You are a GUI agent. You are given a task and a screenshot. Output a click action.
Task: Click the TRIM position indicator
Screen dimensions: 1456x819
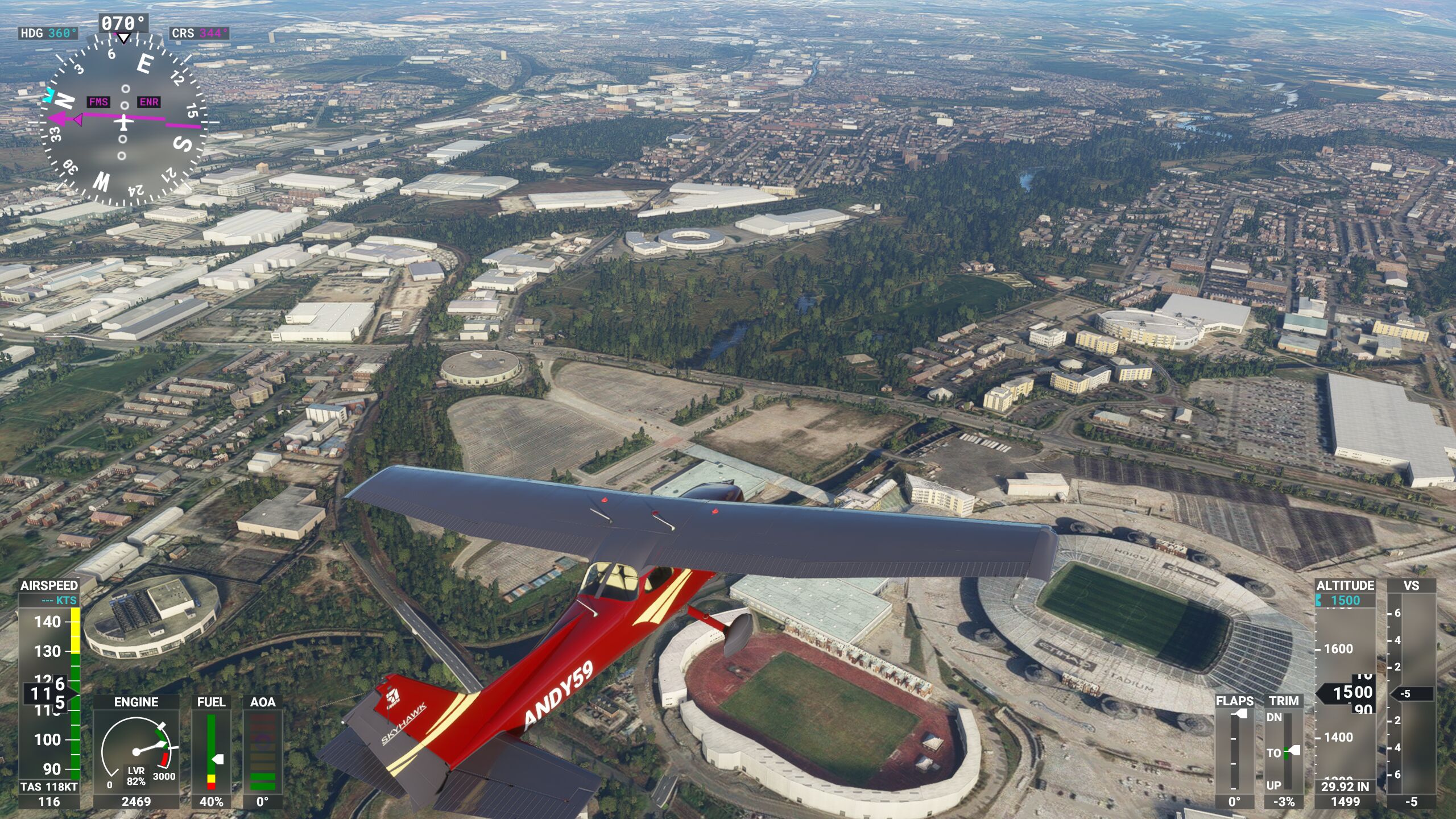1284,751
